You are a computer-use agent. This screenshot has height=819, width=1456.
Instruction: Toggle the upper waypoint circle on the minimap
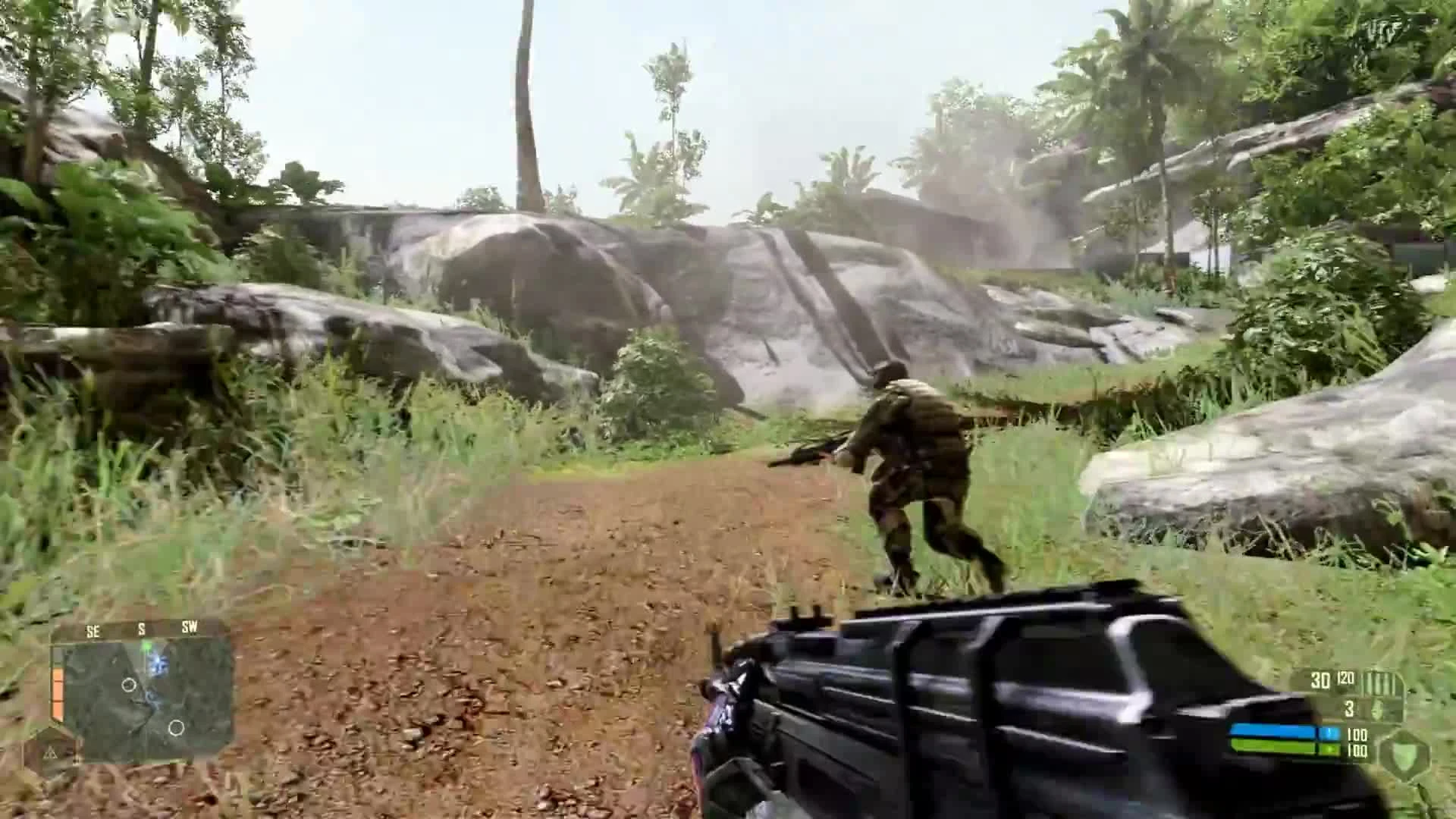click(x=129, y=684)
